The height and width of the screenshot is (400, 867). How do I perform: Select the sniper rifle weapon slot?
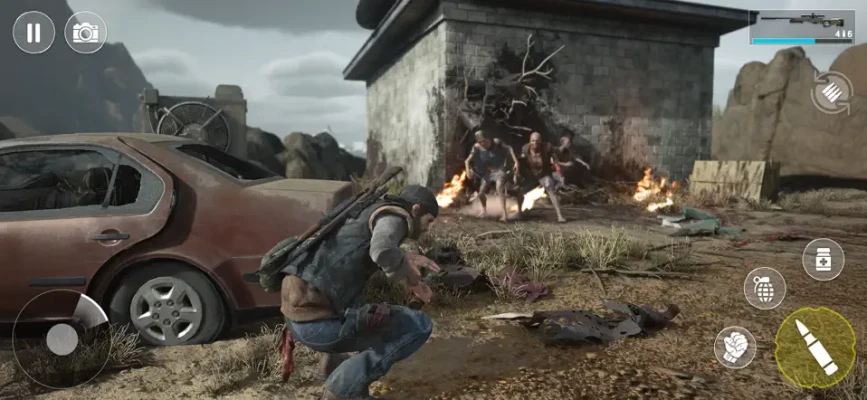tap(802, 26)
